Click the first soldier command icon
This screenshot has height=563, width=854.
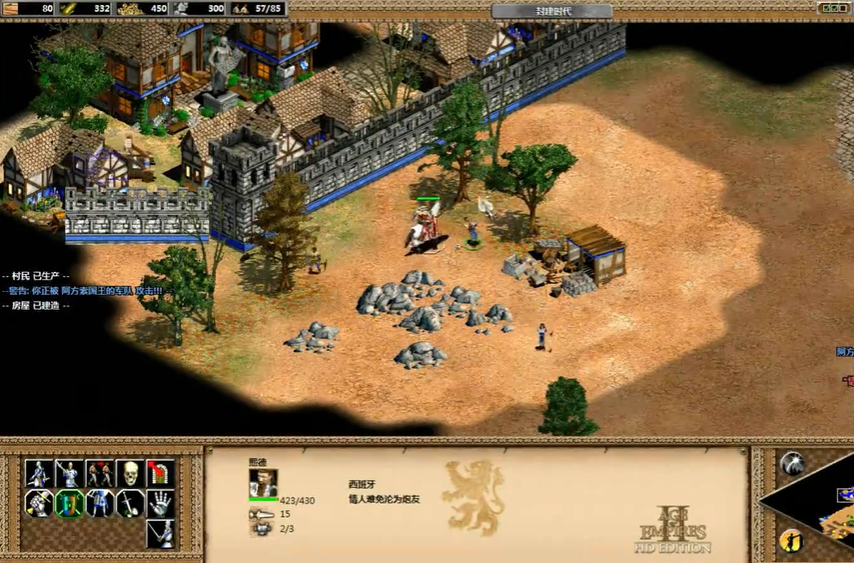click(39, 473)
